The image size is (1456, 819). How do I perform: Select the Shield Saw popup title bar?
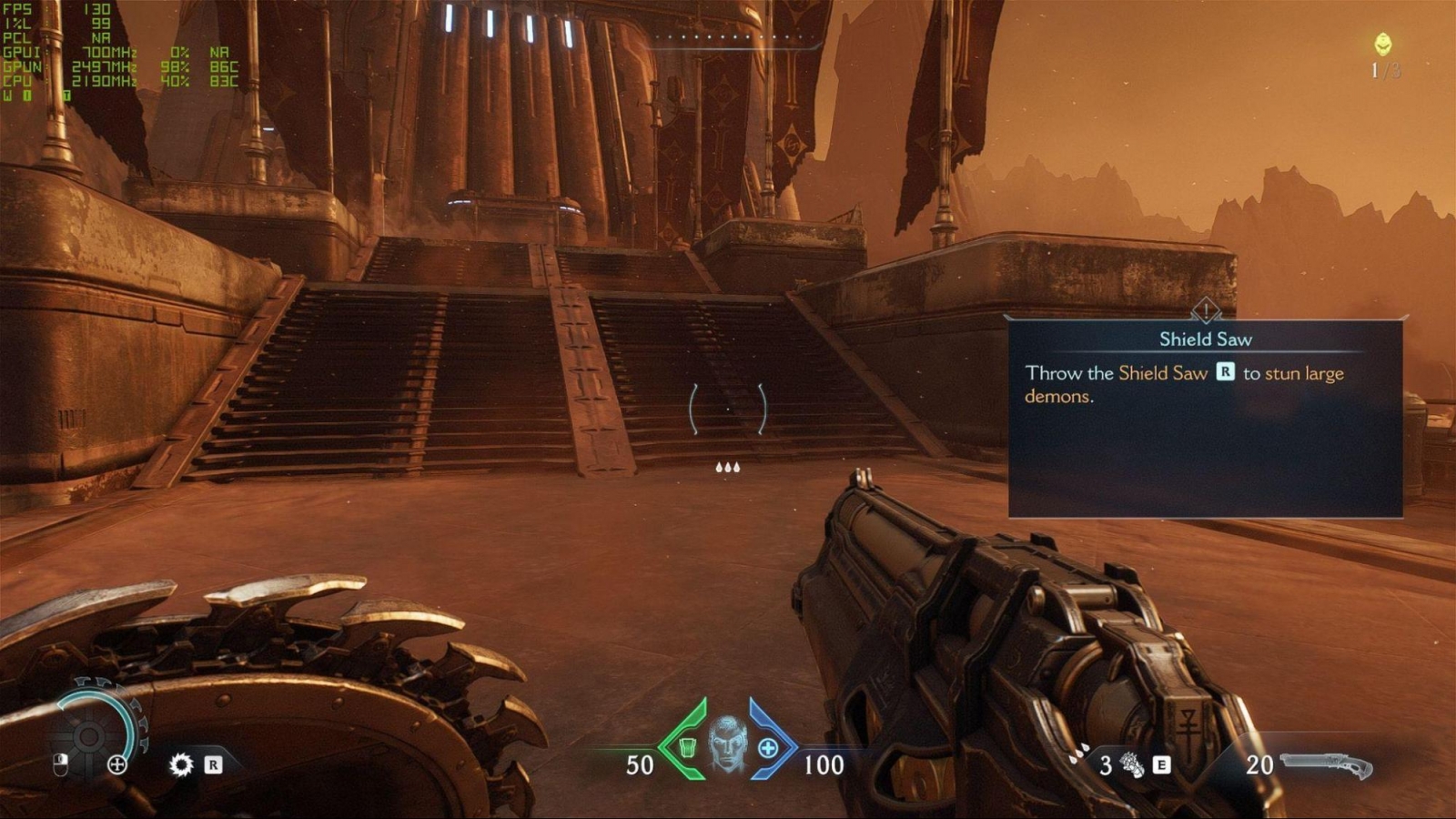coord(1204,339)
